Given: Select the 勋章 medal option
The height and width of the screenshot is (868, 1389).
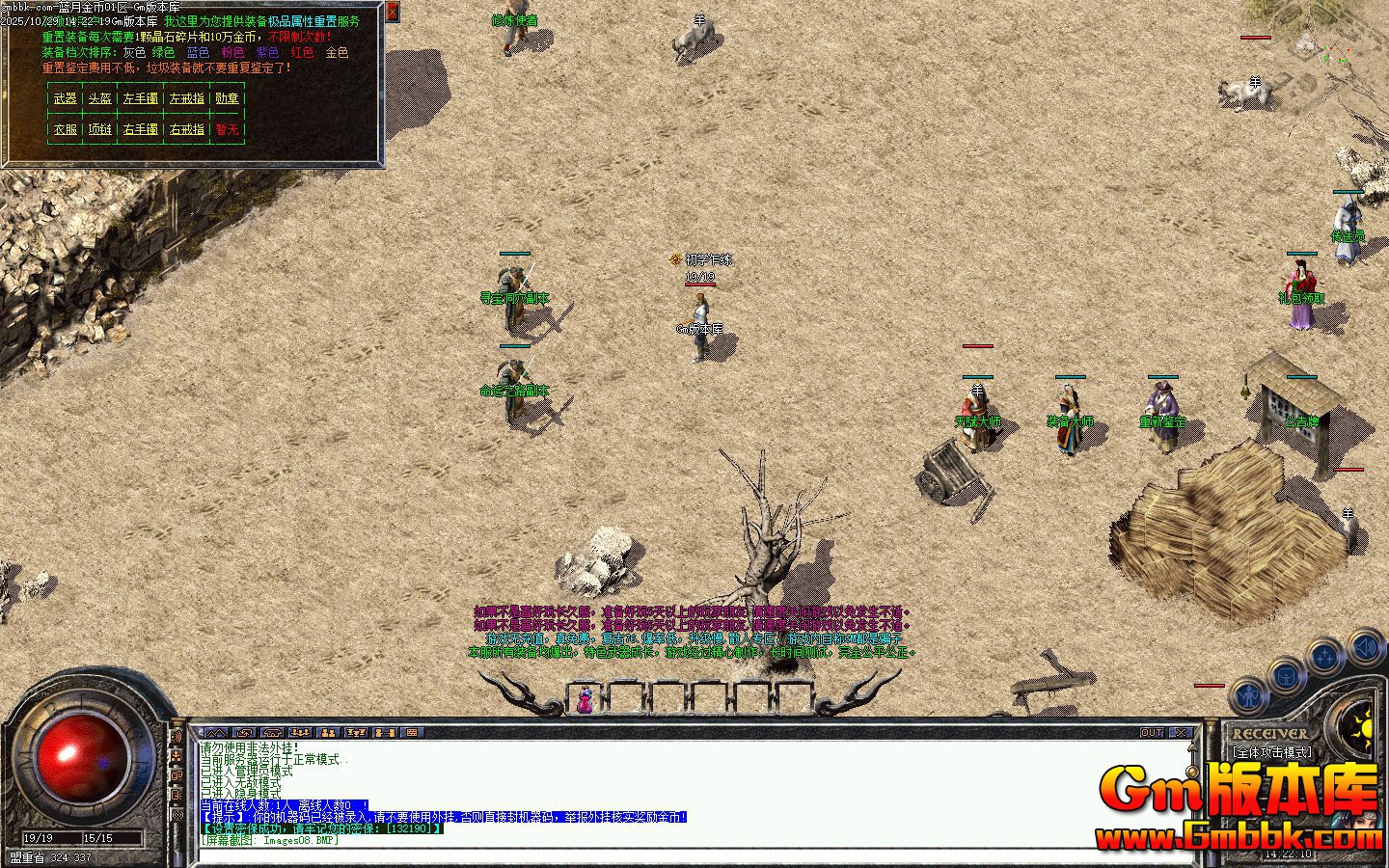Looking at the screenshot, I should (227, 98).
